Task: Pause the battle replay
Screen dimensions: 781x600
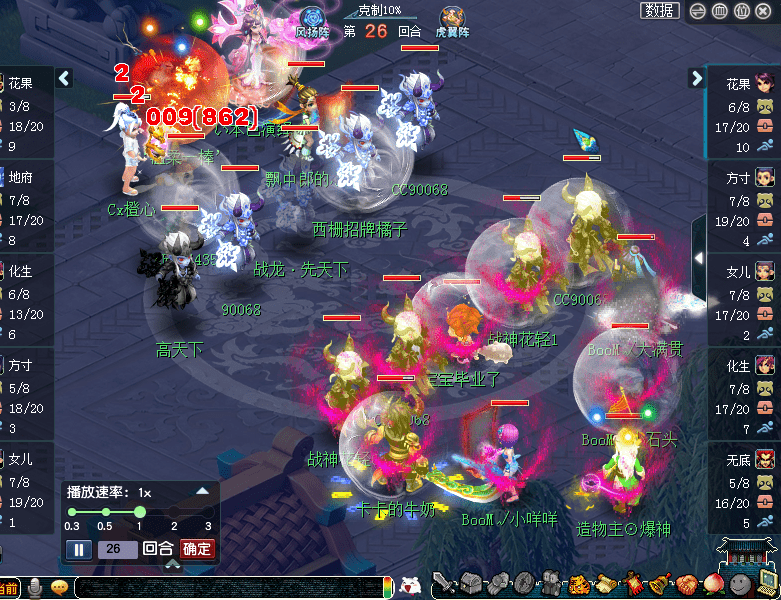Action: coord(78,549)
